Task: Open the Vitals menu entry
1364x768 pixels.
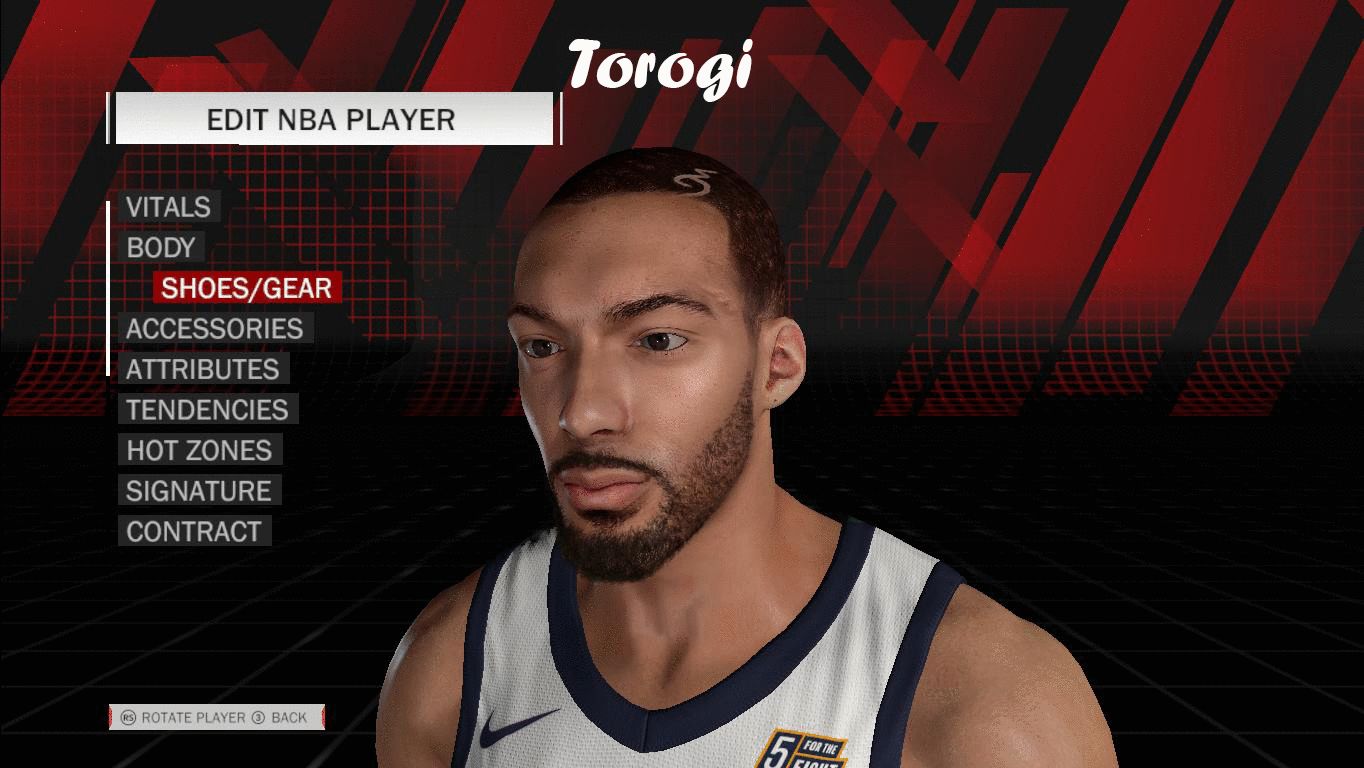Action: [x=168, y=207]
